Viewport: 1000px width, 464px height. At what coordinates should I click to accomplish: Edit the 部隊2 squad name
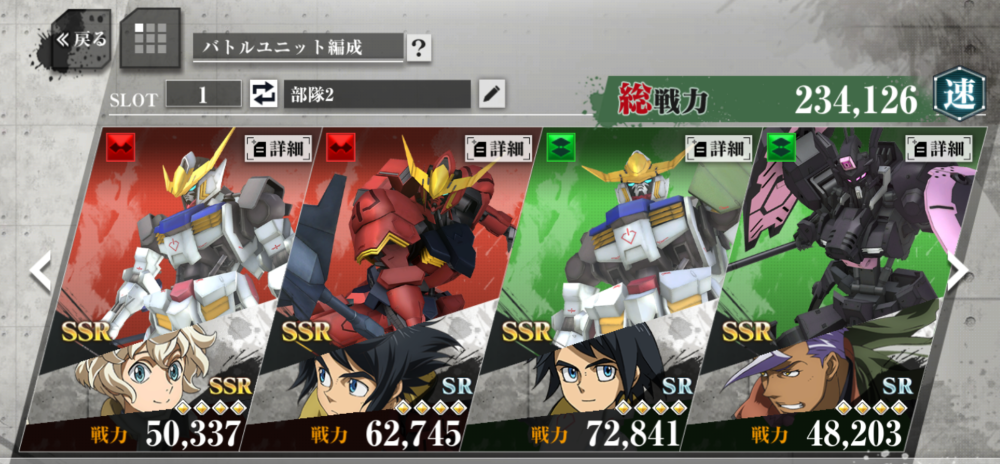point(490,95)
